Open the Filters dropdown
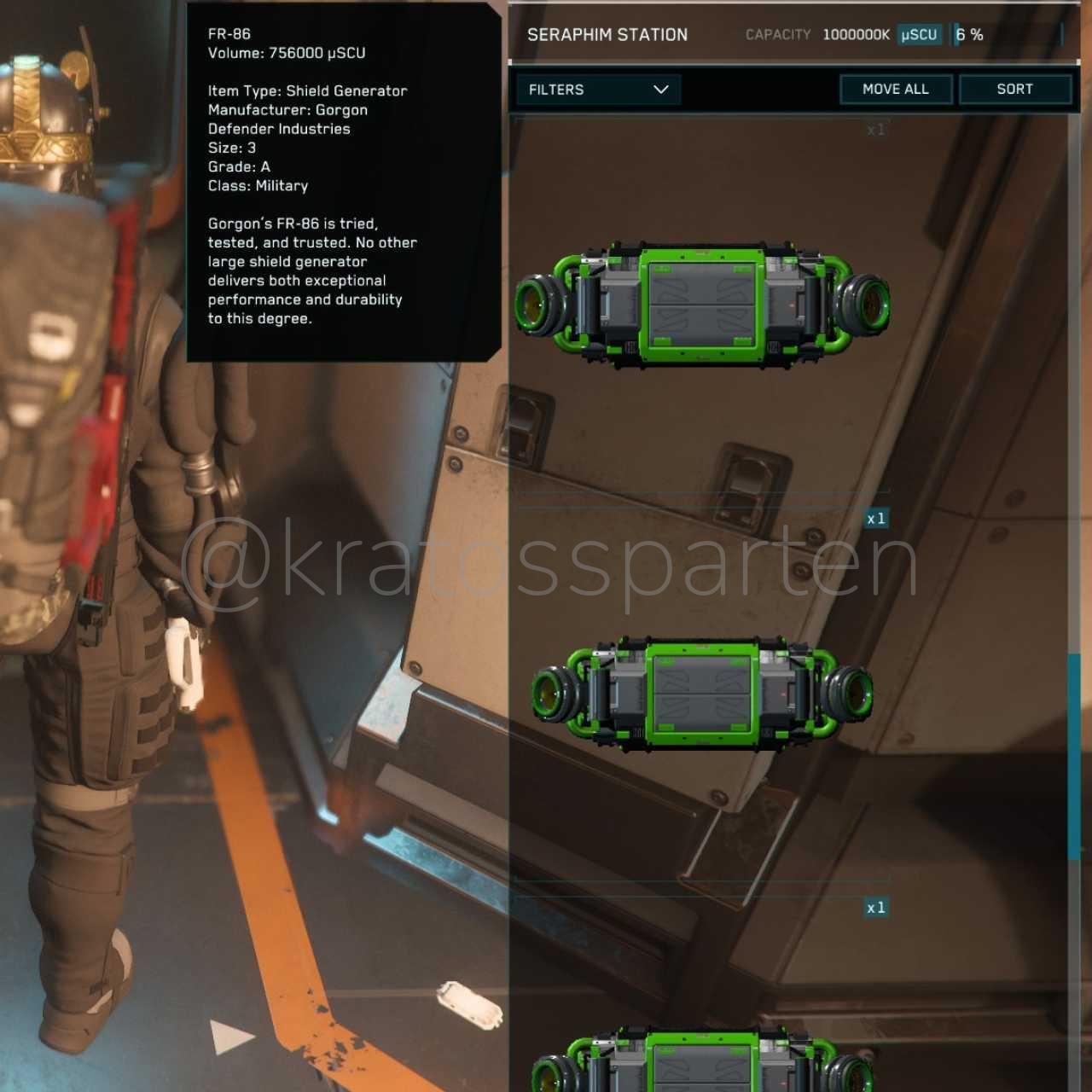 pyautogui.click(x=598, y=90)
